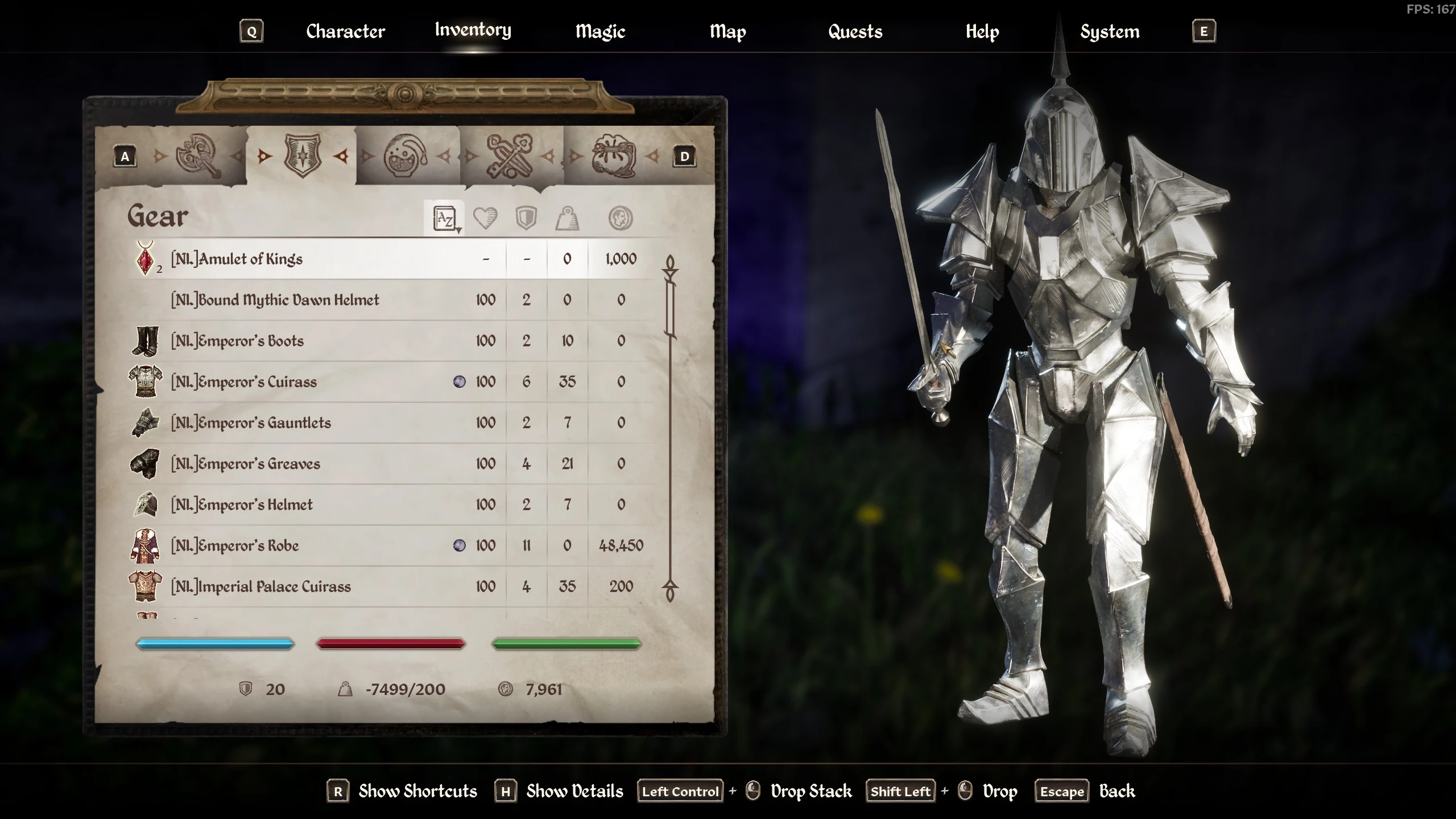This screenshot has width=1456, height=819.
Task: Show the keys and tools category
Action: pos(509,156)
